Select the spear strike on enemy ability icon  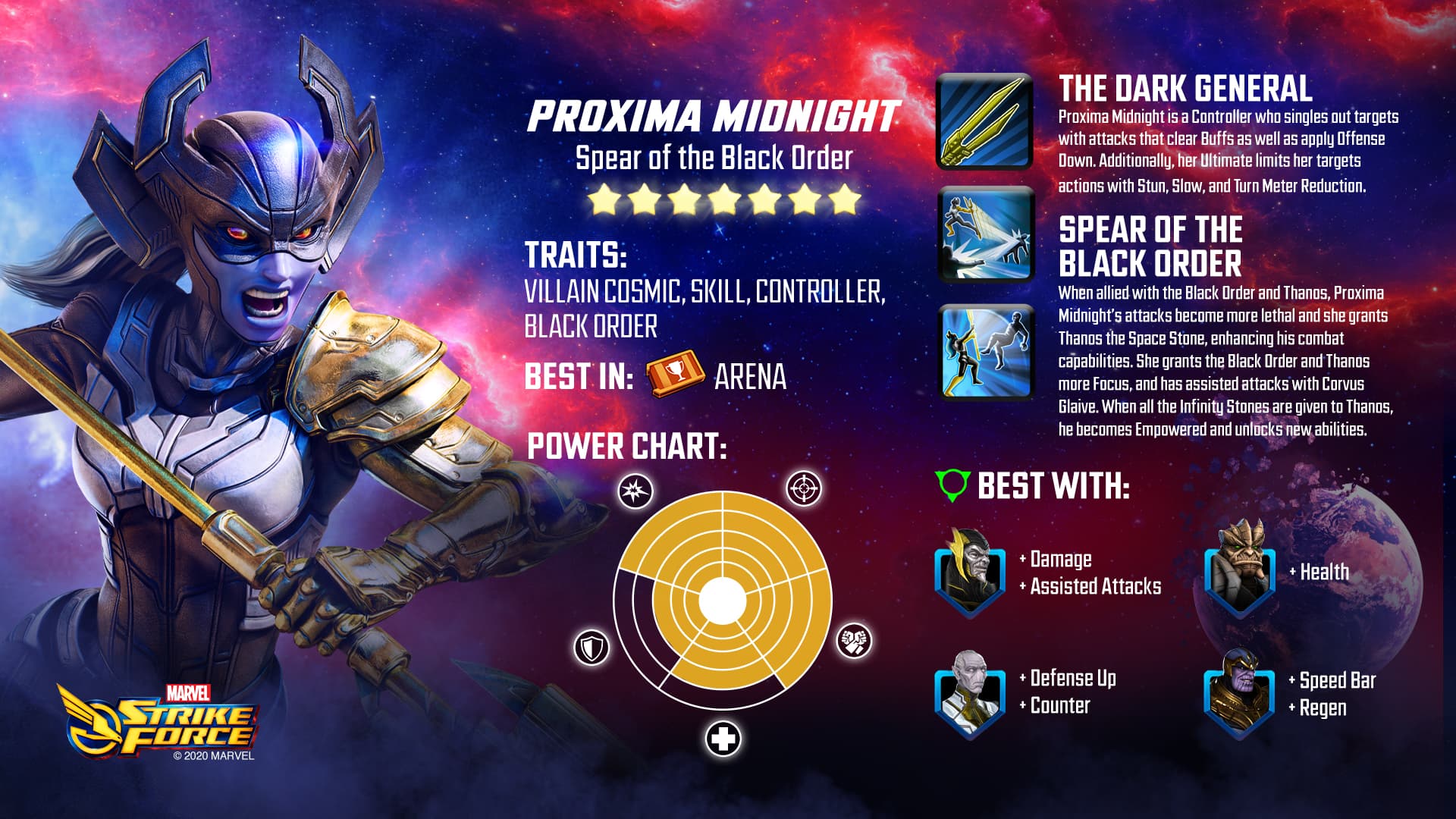point(986,352)
